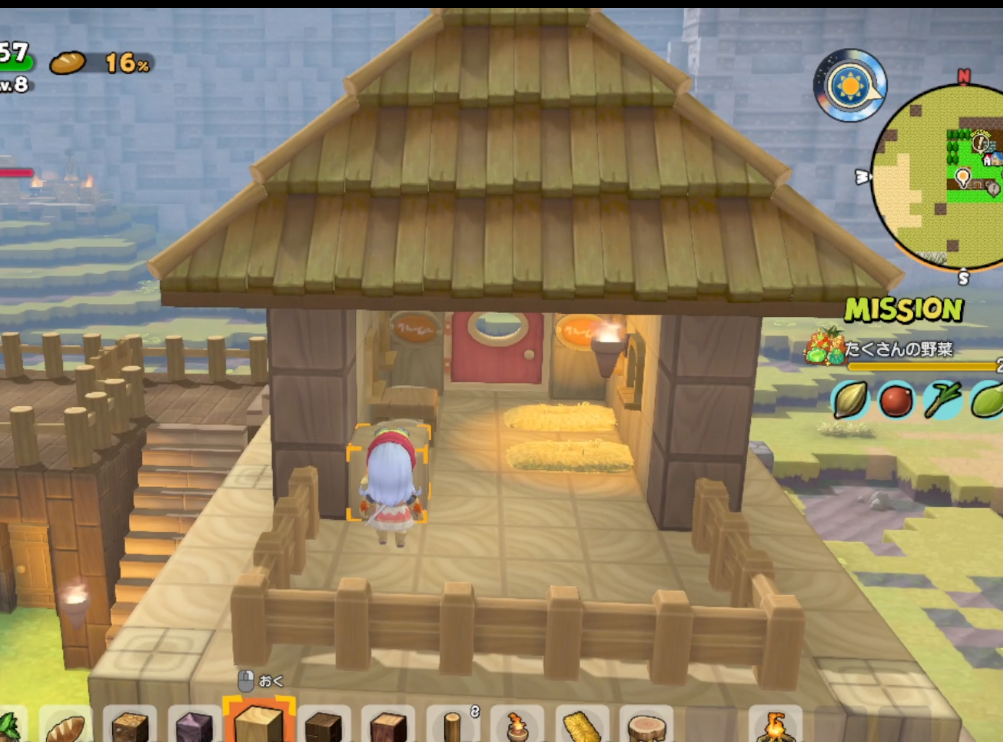
Task: Click the bread hunger percentage icon
Action: click(69, 62)
